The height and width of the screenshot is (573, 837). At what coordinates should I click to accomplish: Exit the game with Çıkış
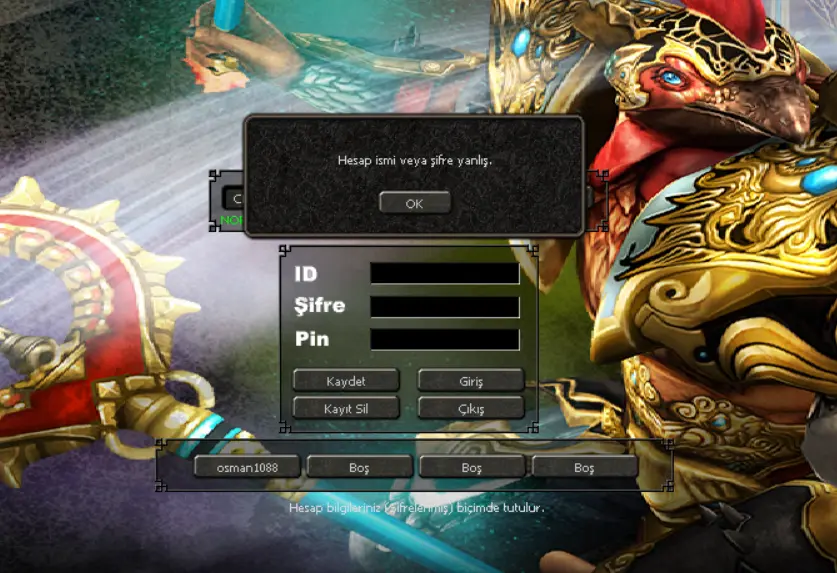pos(471,408)
